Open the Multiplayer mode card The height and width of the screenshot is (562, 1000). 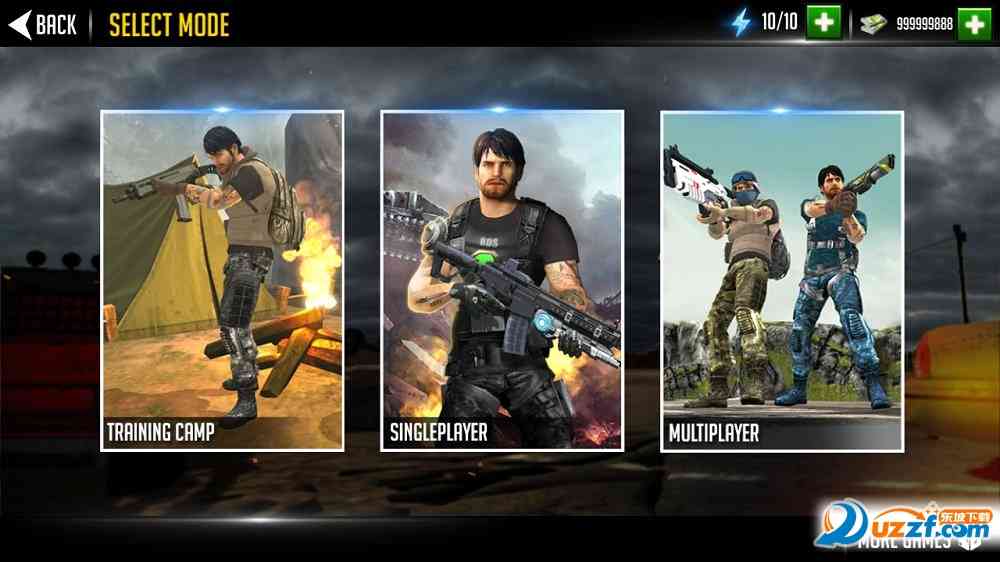pos(782,281)
